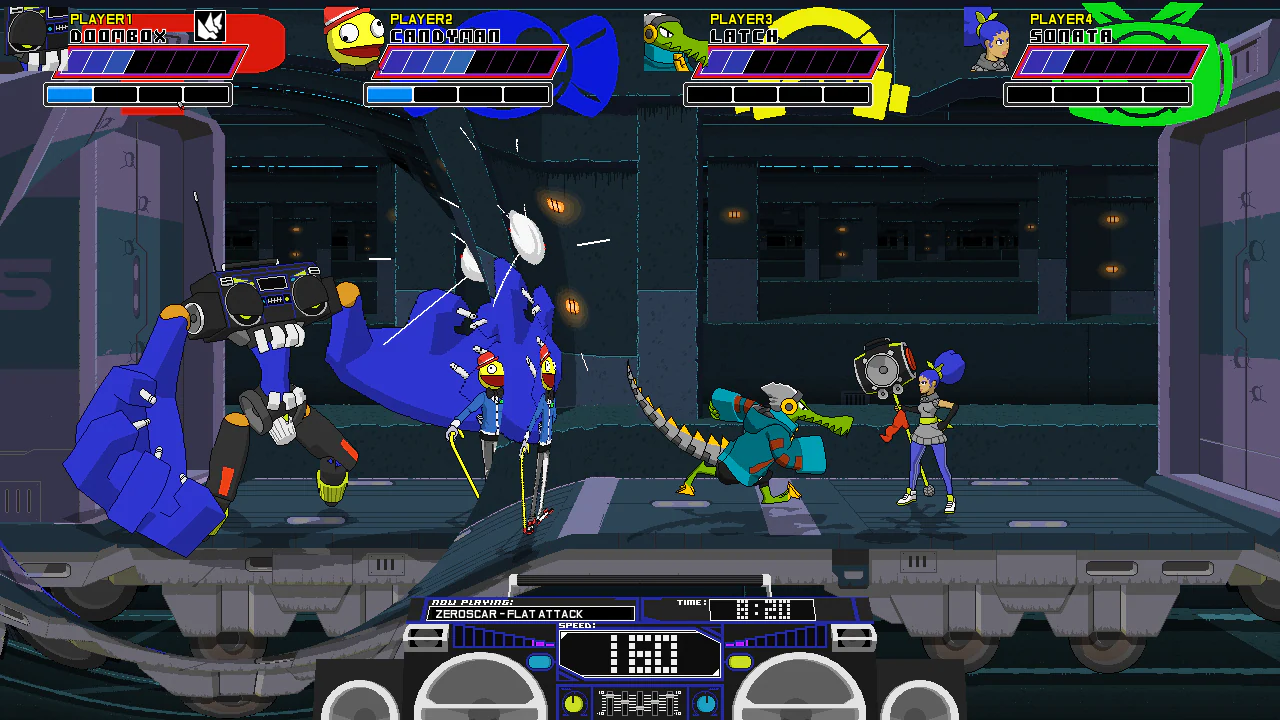Turn the yellow bass knob on the boombox
Image resolution: width=1280 pixels, height=720 pixels.
tap(572, 703)
